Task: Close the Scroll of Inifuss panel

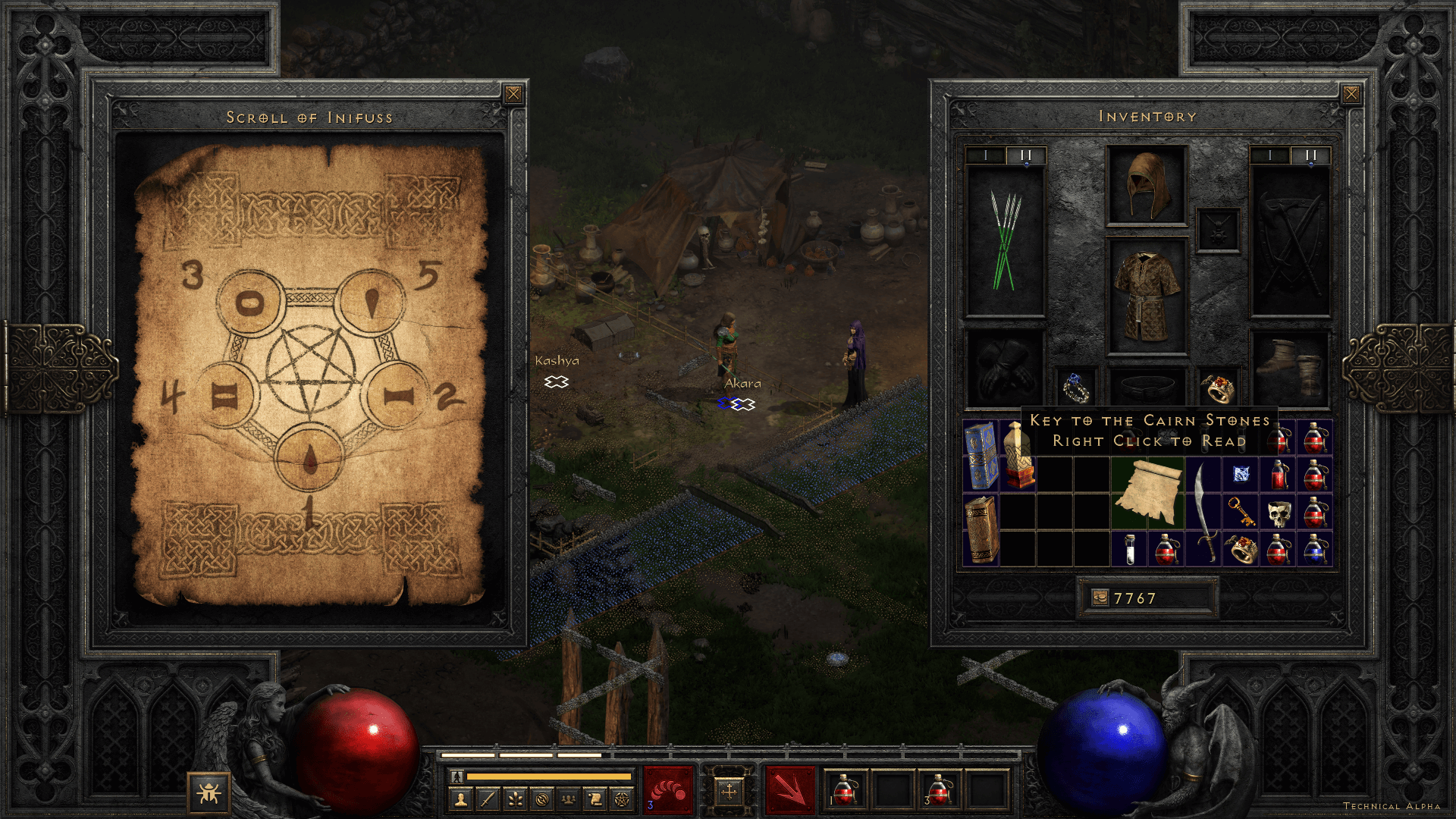Action: [513, 94]
